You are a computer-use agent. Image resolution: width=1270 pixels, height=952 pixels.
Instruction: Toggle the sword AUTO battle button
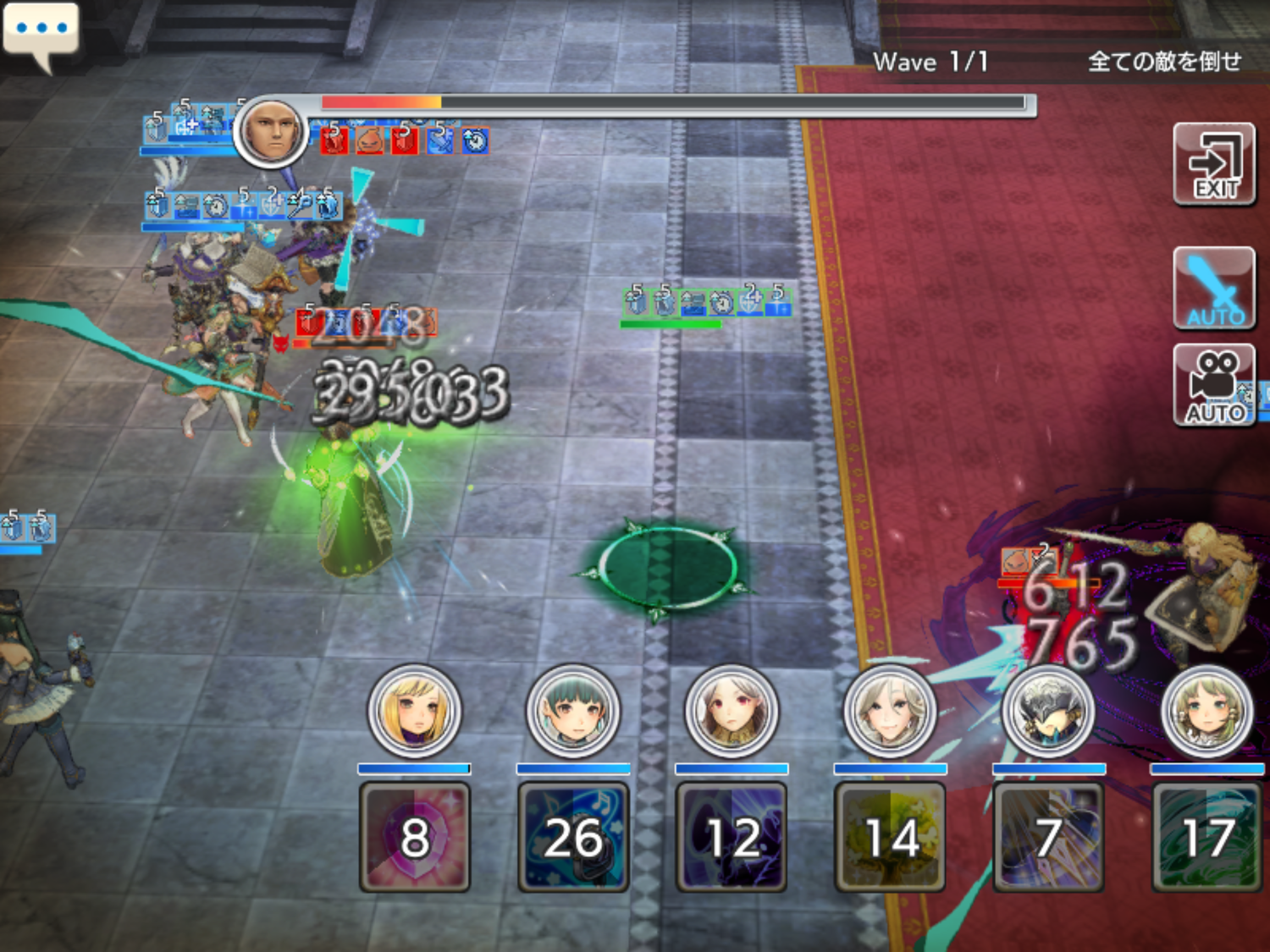point(1214,288)
